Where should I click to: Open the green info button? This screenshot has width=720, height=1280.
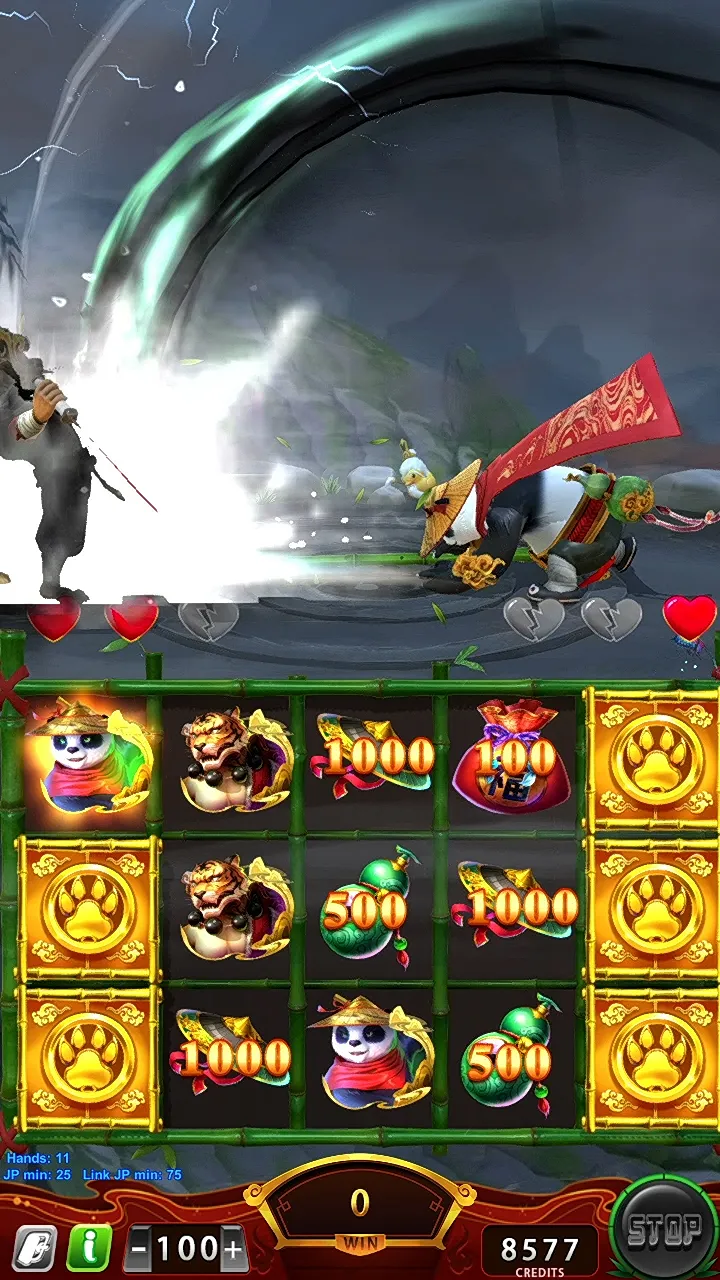89,1248
